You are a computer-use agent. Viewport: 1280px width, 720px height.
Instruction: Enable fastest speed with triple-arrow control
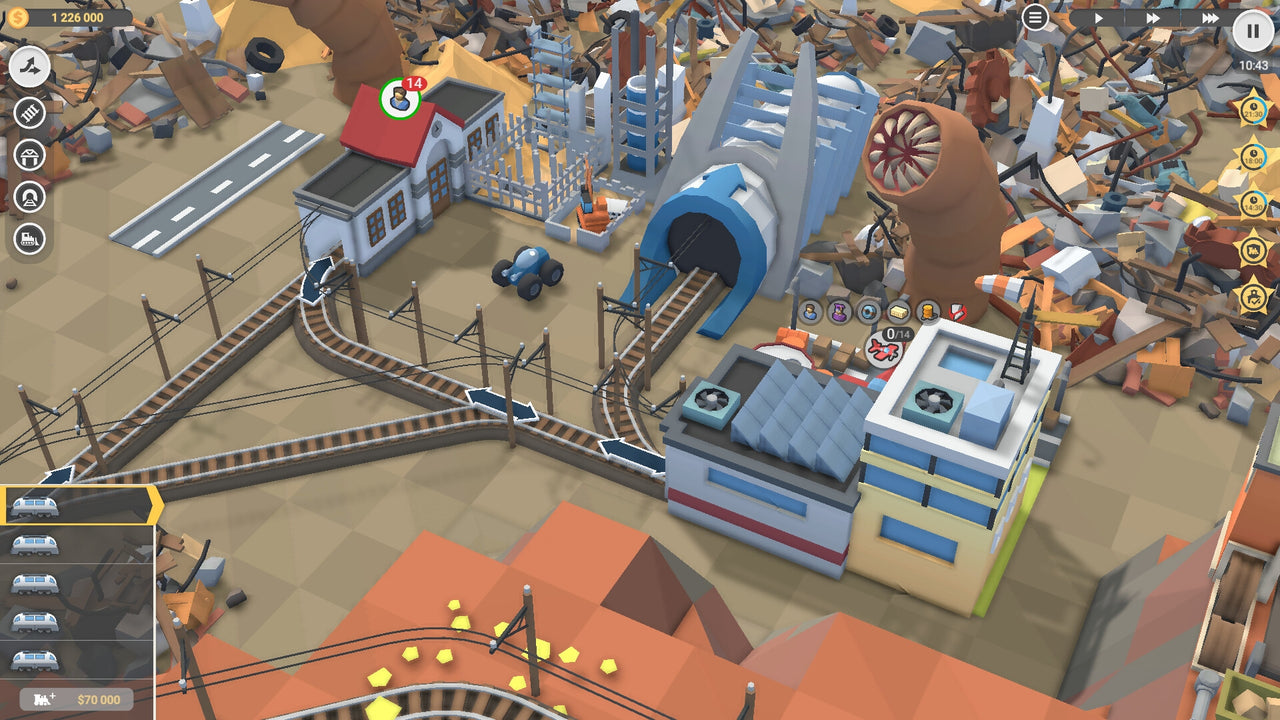[x=1210, y=17]
